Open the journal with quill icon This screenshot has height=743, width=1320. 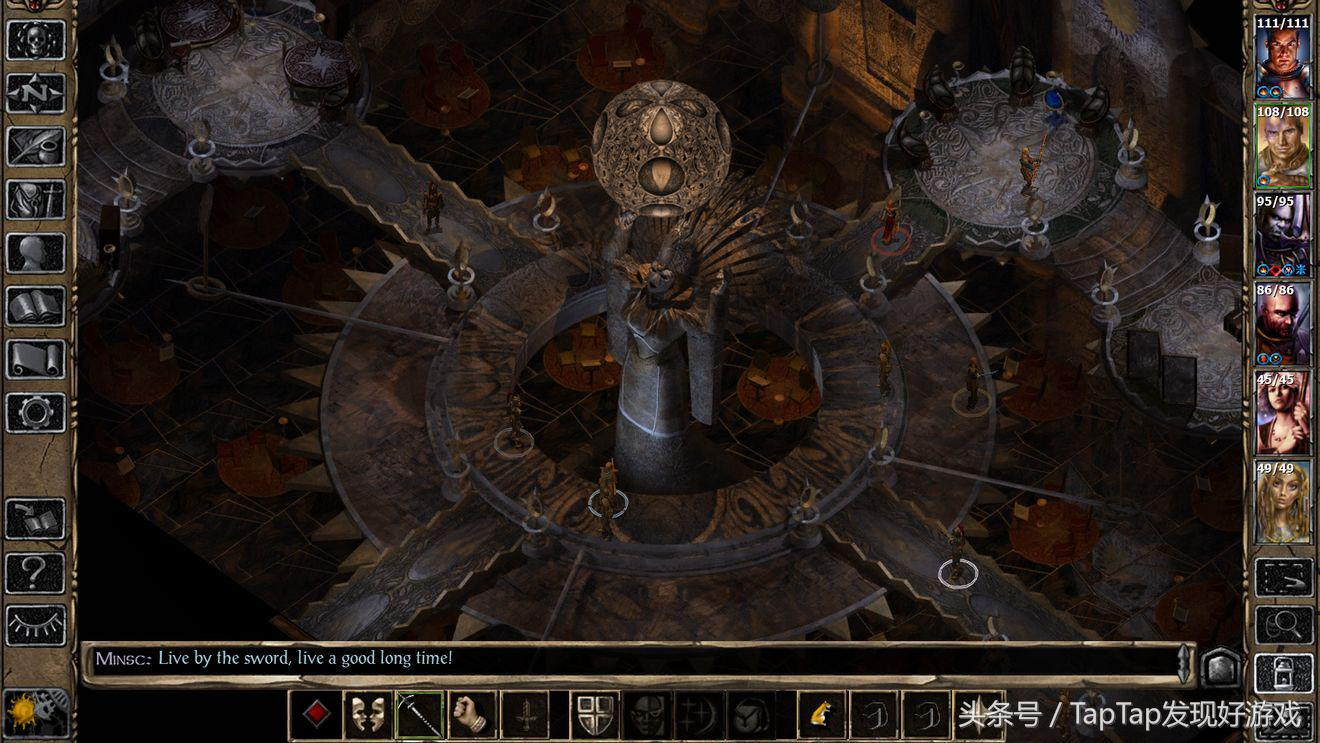35,146
